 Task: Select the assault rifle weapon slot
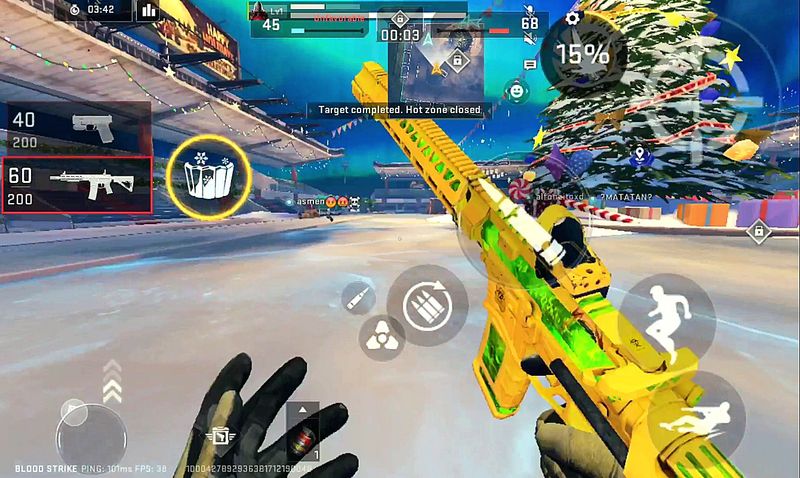[77, 185]
